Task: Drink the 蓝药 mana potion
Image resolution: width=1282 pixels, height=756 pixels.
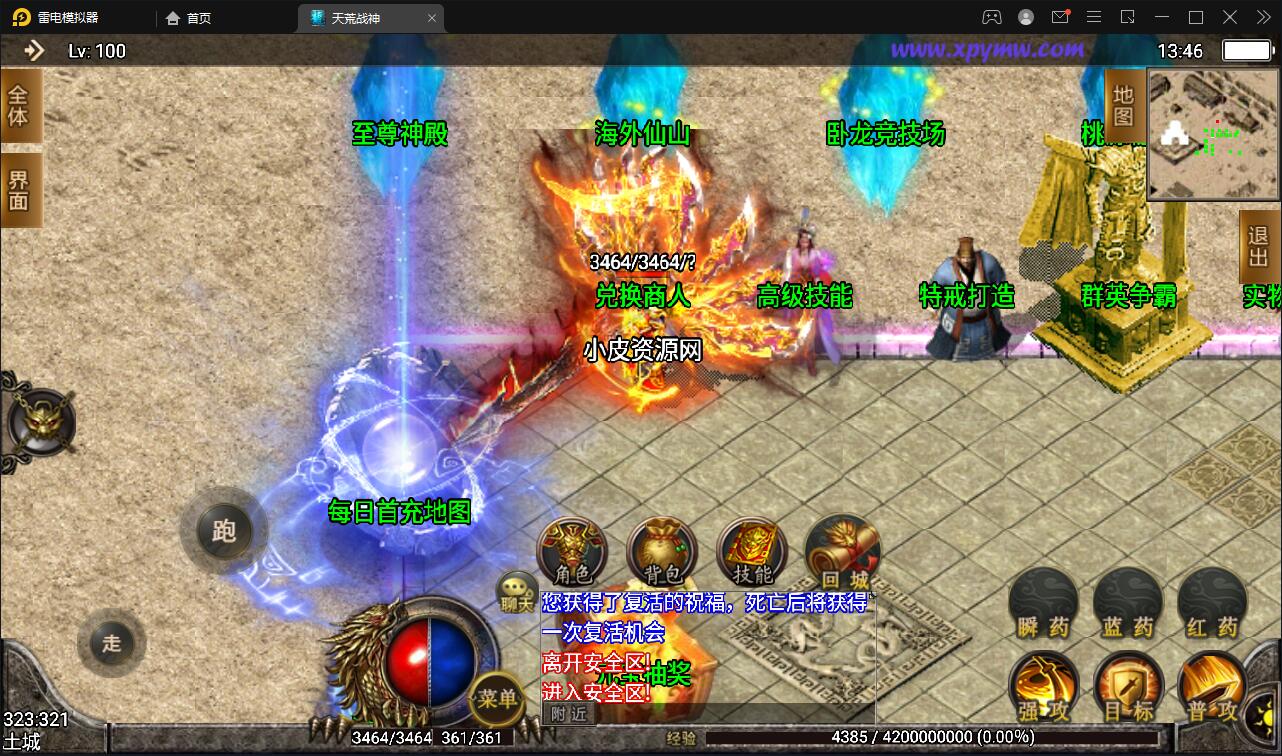Action: click(1127, 604)
